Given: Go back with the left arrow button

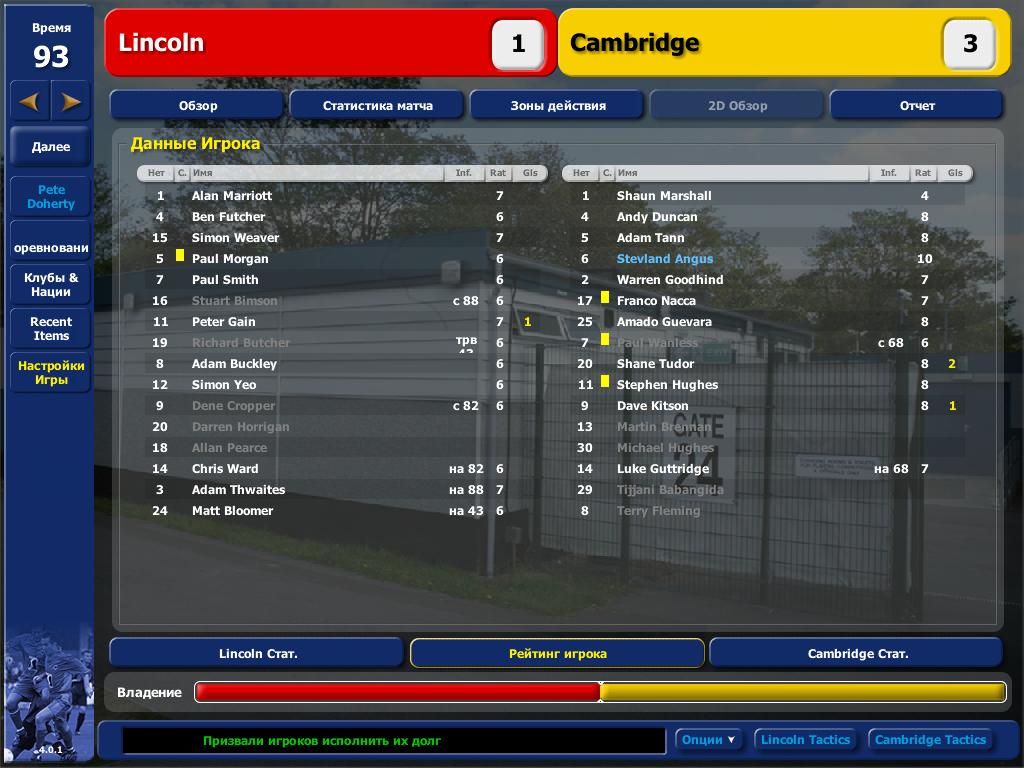Looking at the screenshot, I should tap(29, 101).
